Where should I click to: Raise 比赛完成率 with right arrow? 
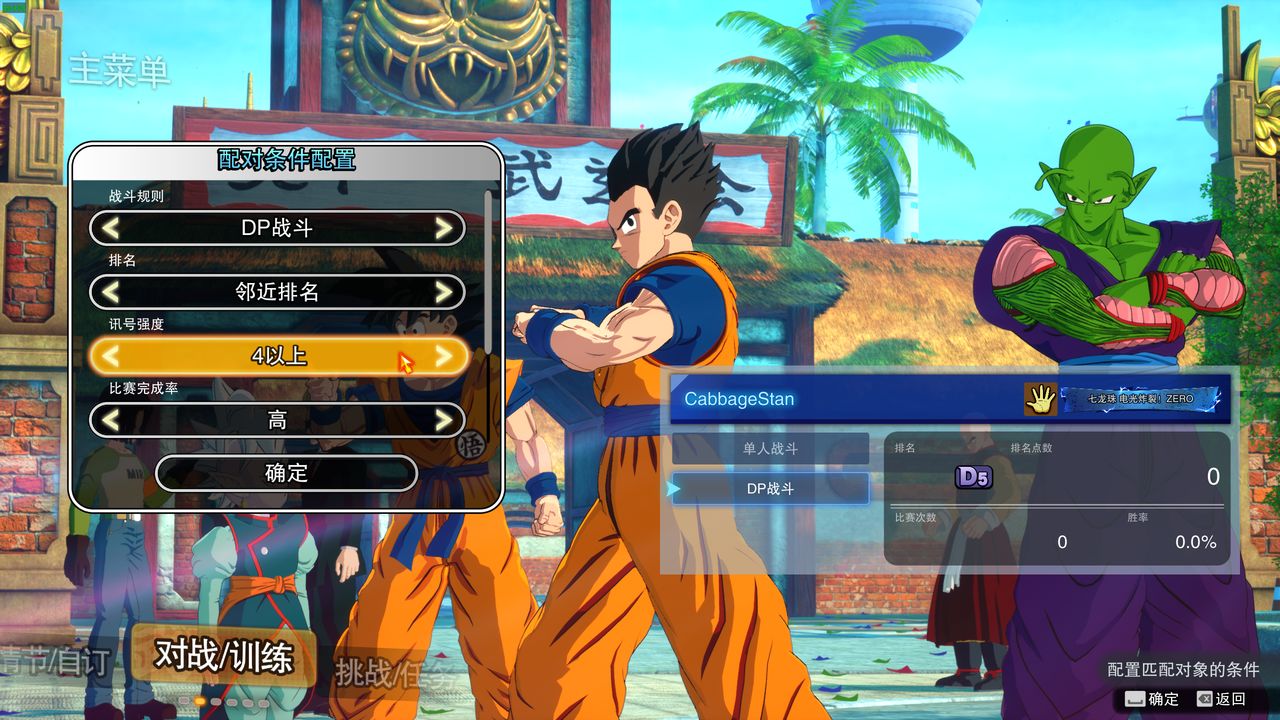(x=444, y=420)
